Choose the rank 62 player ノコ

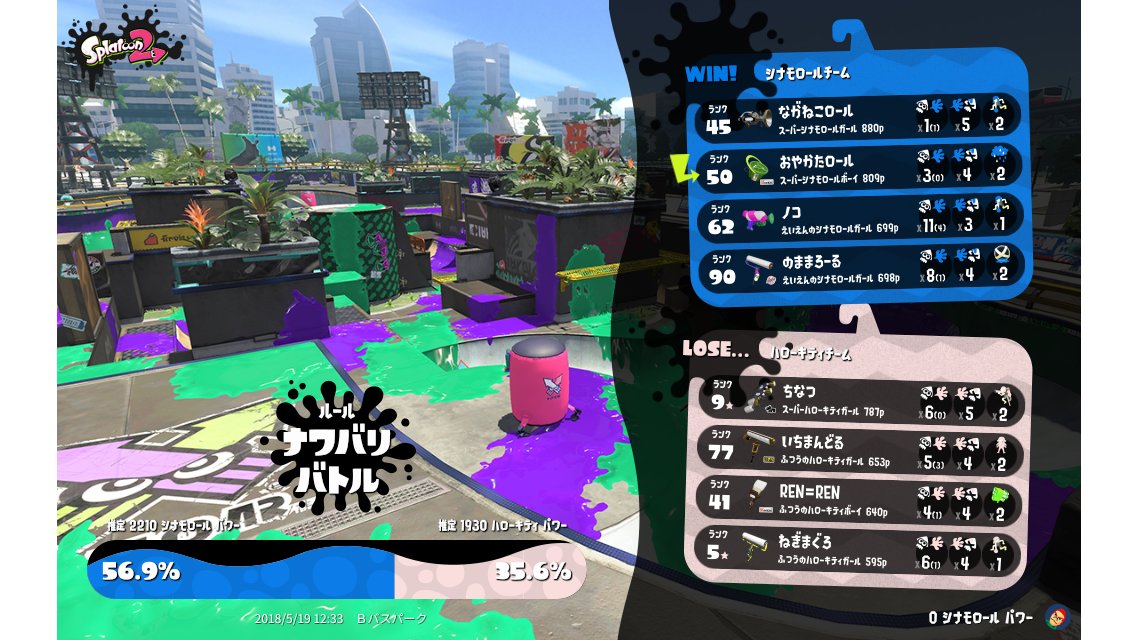pos(860,218)
